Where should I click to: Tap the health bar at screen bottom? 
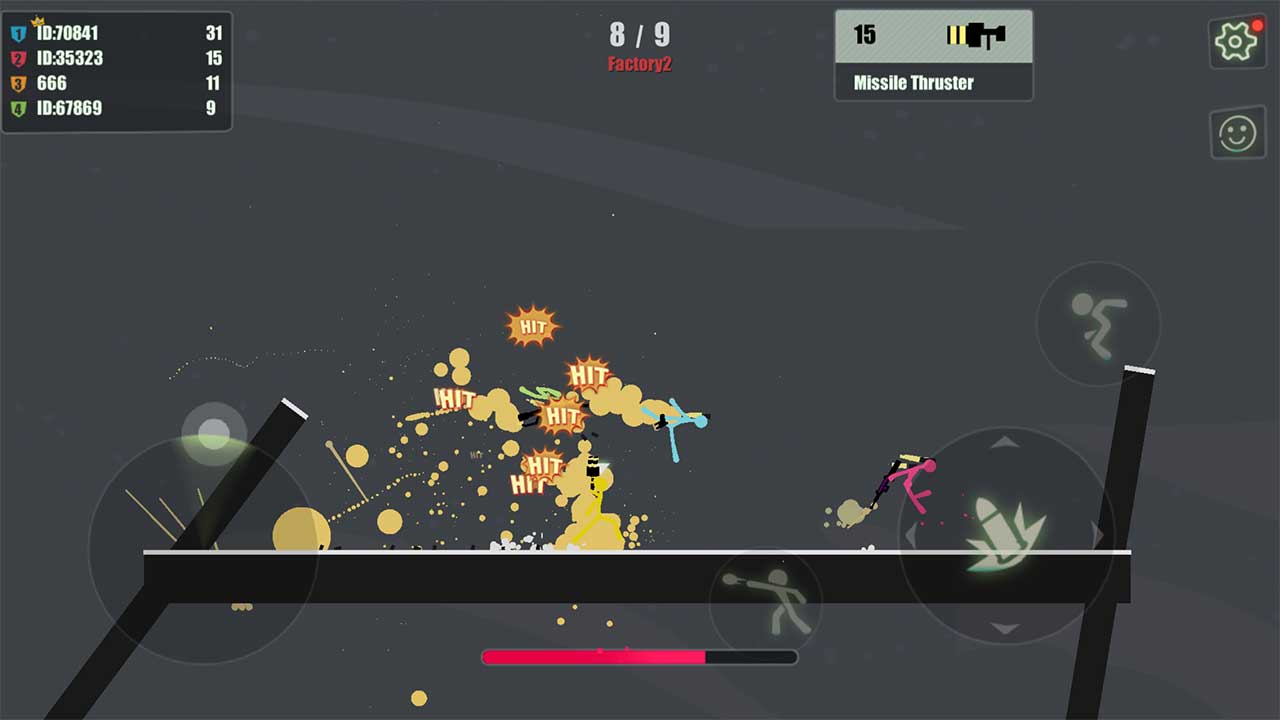pos(640,656)
